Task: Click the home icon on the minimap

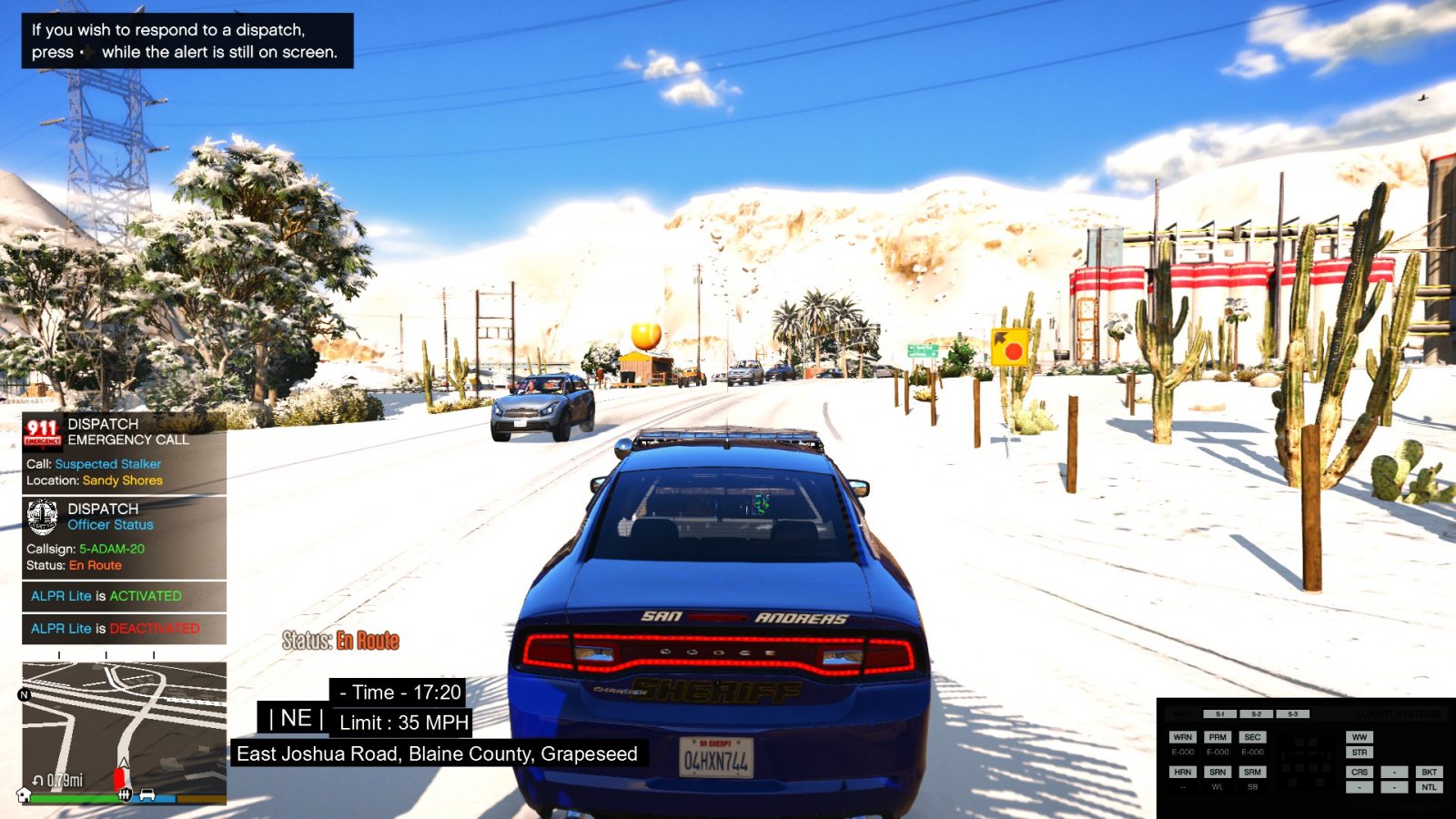Action: click(x=25, y=794)
